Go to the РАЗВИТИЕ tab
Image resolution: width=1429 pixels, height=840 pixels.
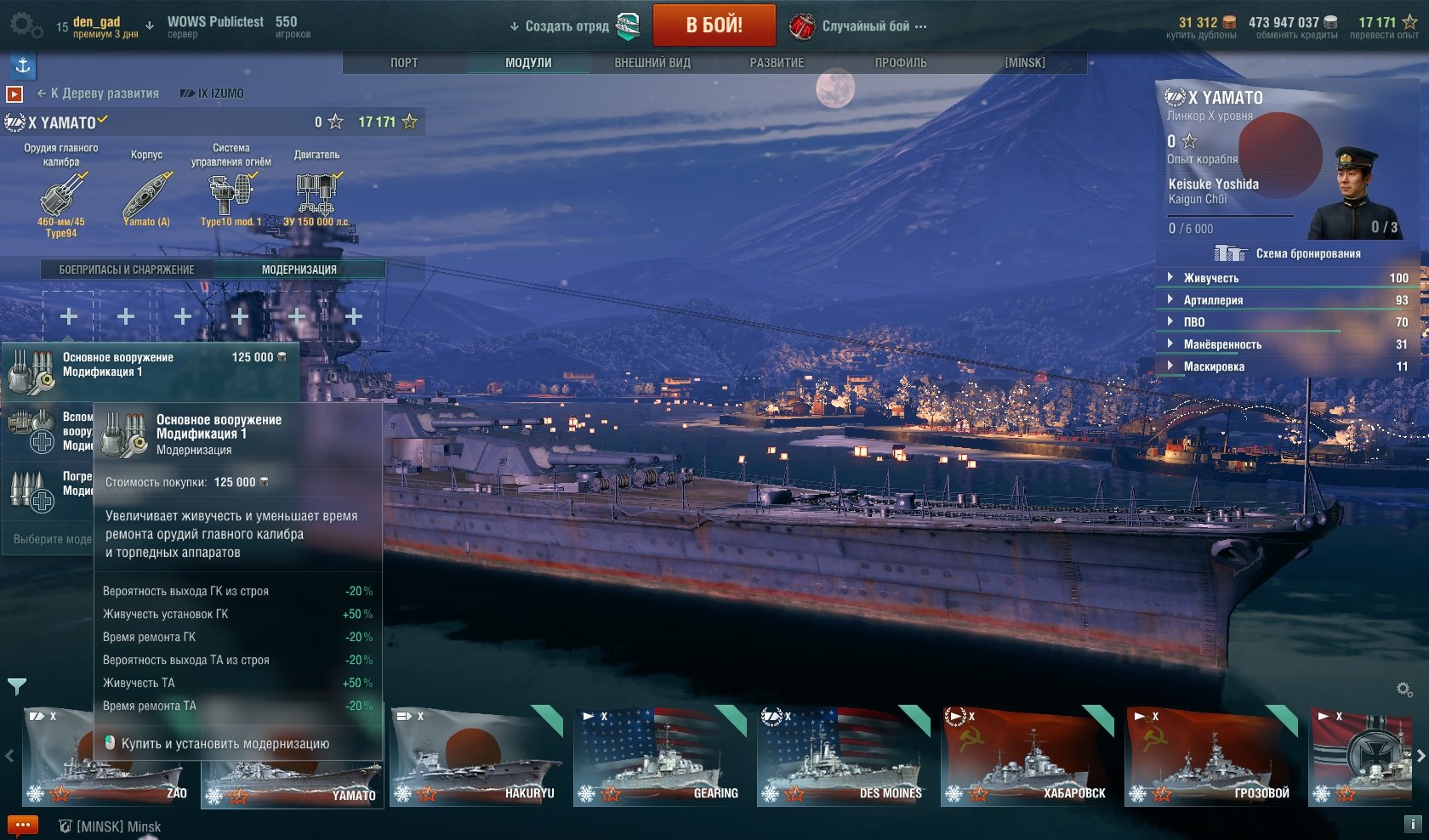(x=777, y=63)
